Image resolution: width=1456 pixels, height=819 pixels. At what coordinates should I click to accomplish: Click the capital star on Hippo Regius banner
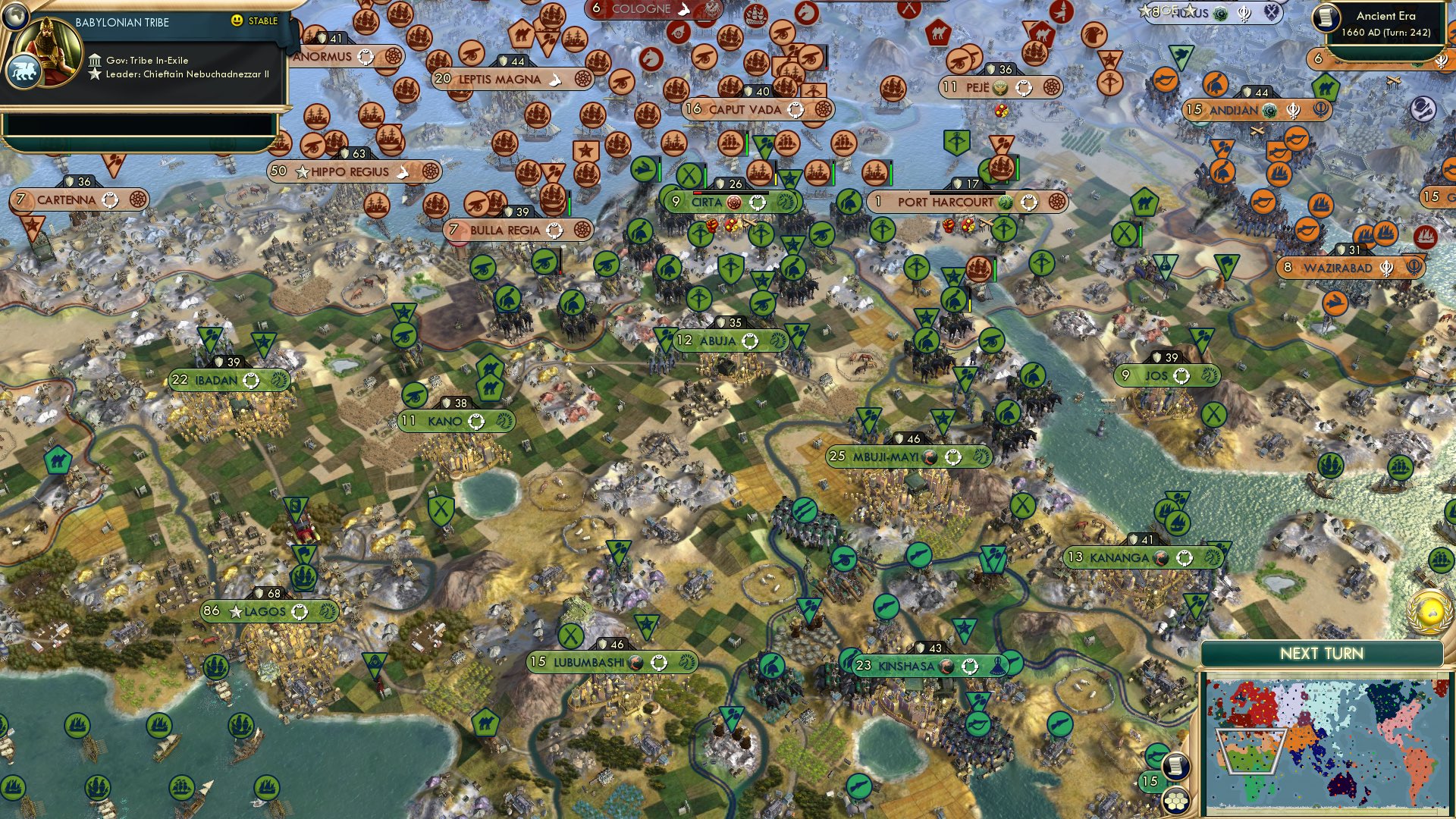coord(303,171)
